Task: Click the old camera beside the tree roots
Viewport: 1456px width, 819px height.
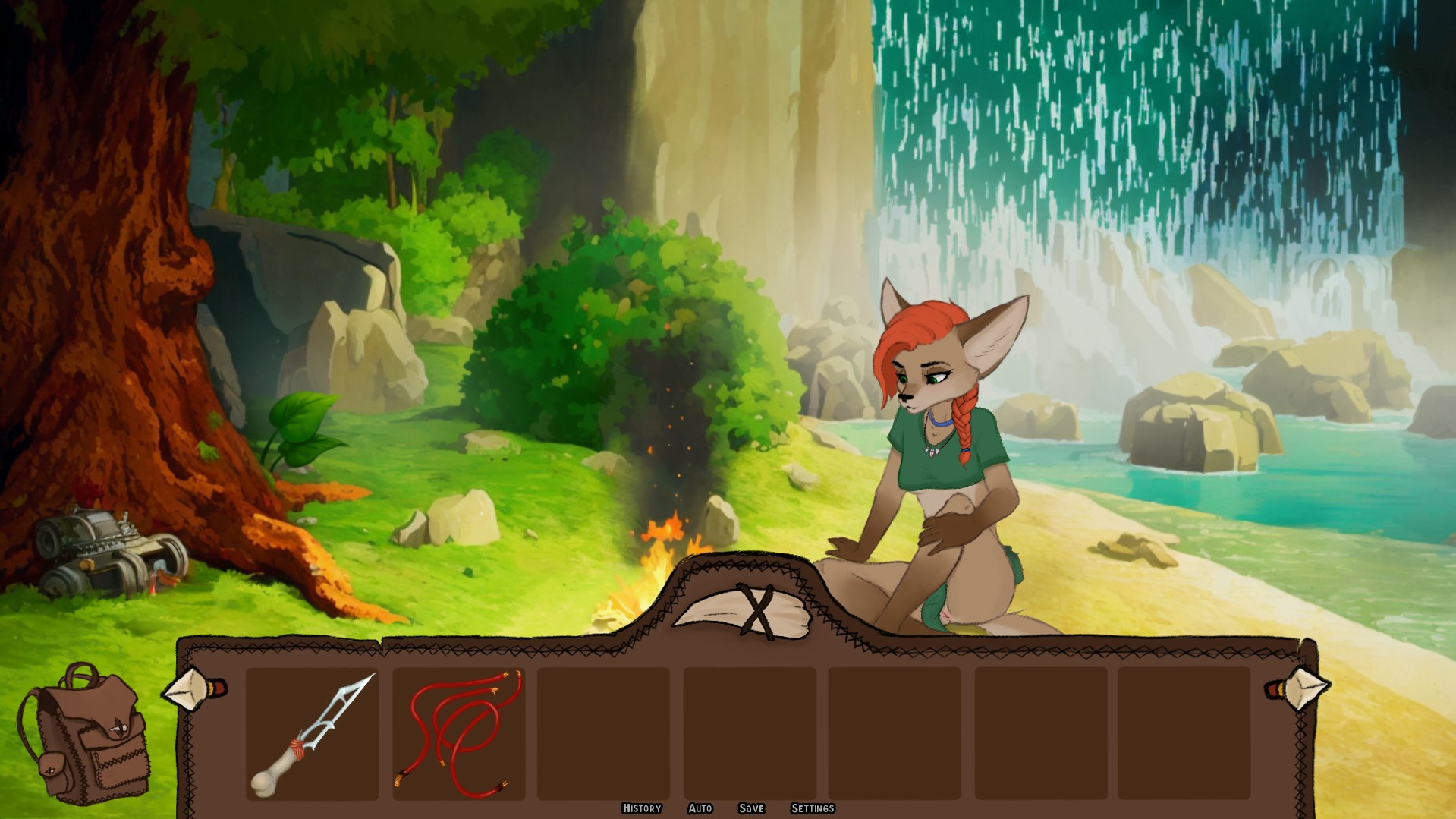Action: [x=106, y=550]
